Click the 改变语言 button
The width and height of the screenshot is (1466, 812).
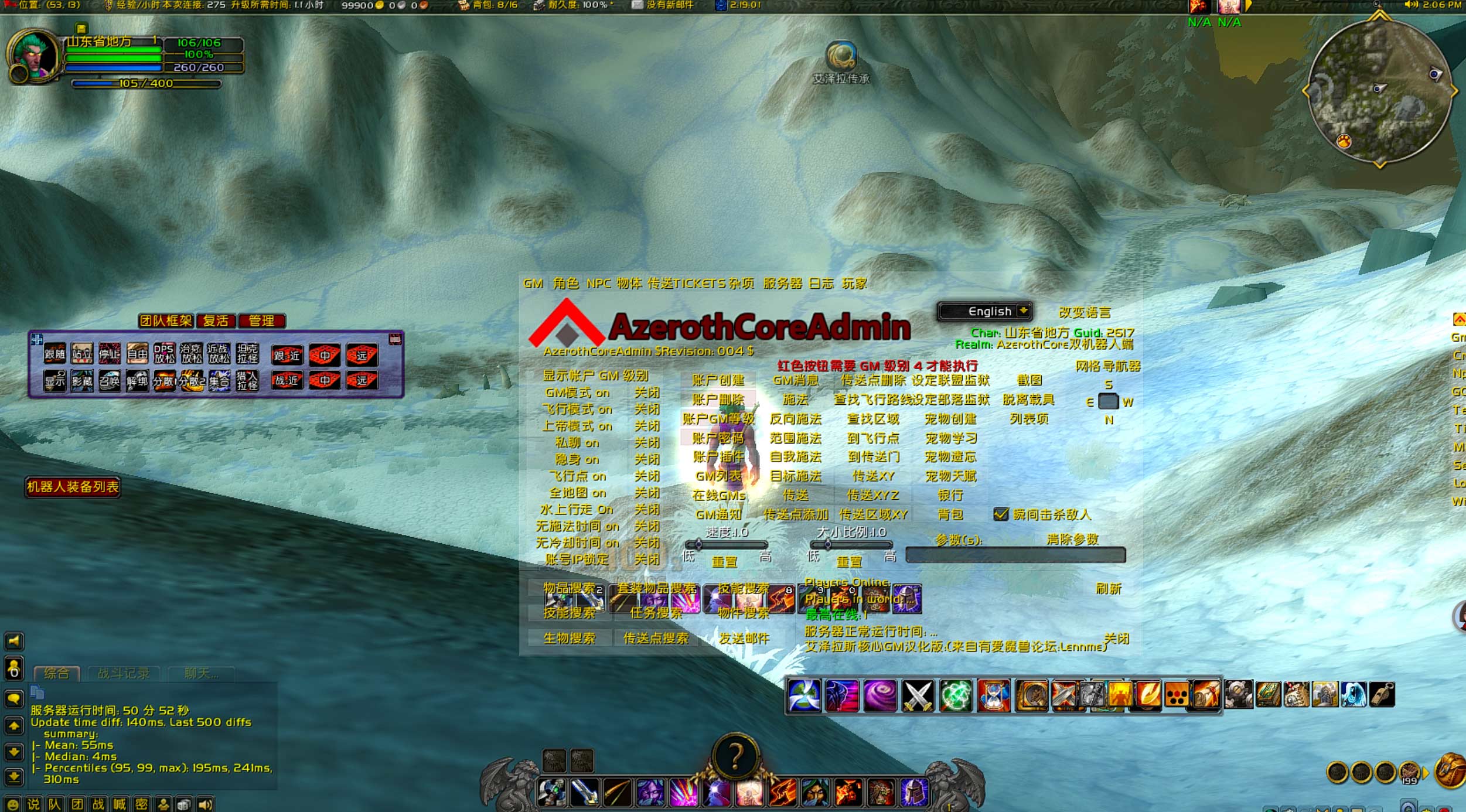tap(1084, 312)
